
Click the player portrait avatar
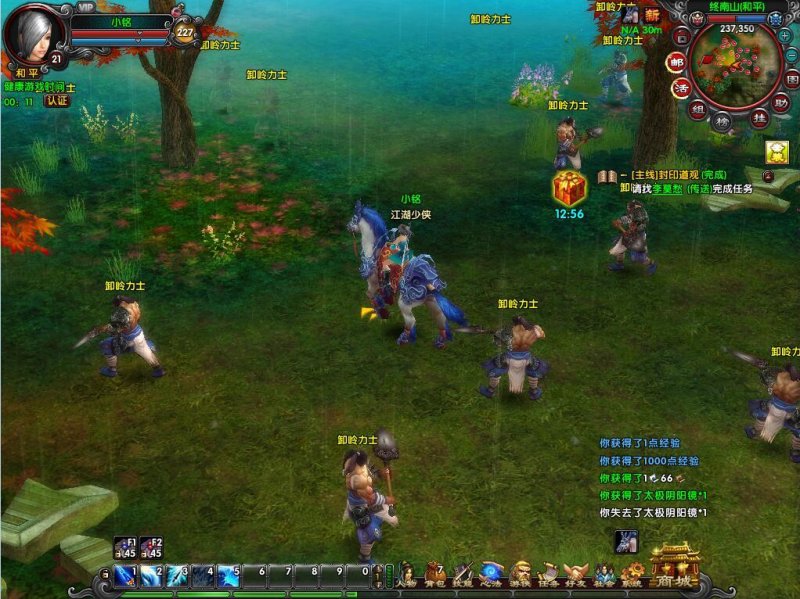(x=34, y=33)
